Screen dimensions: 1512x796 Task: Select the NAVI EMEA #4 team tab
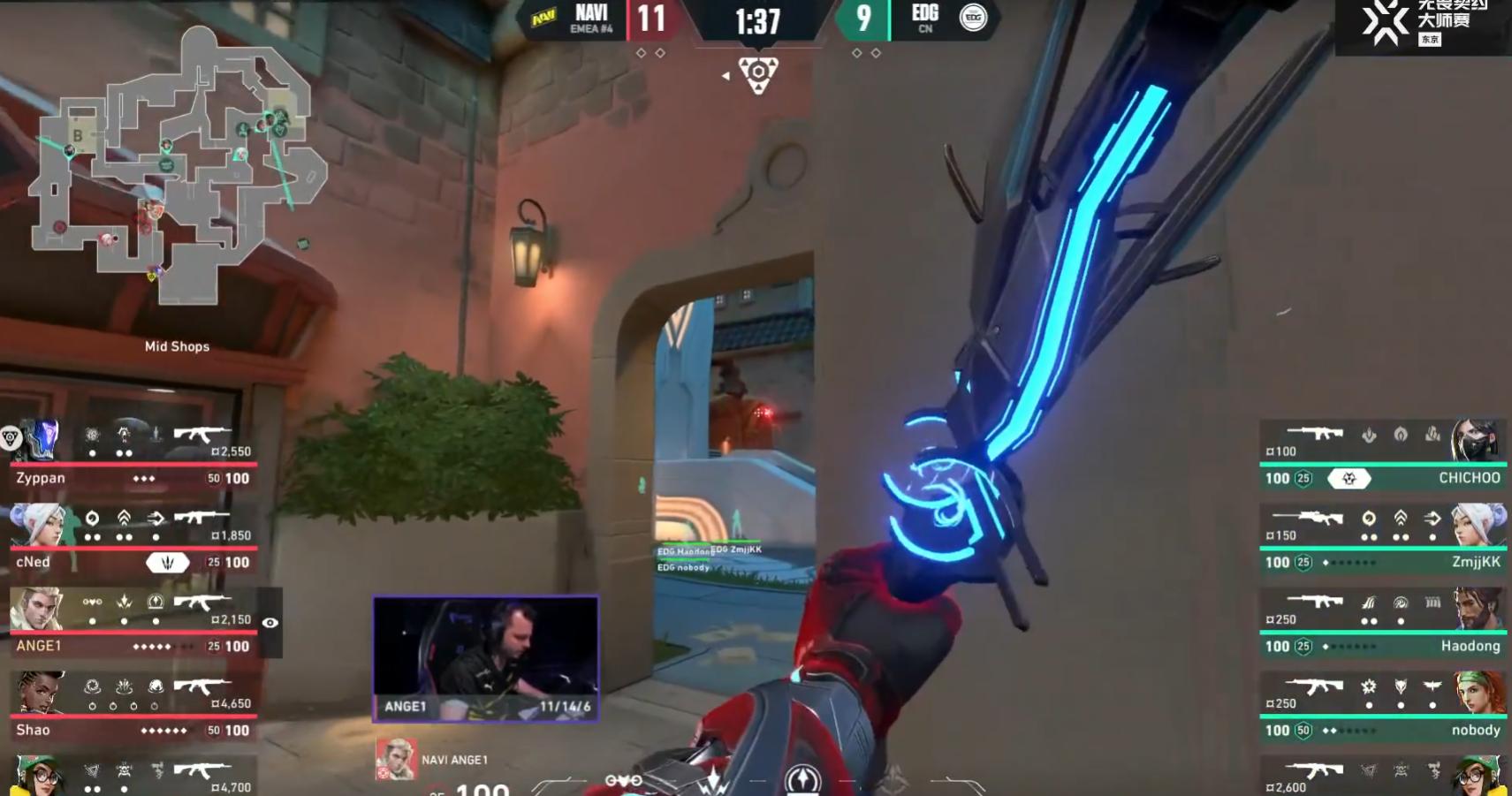click(x=593, y=19)
